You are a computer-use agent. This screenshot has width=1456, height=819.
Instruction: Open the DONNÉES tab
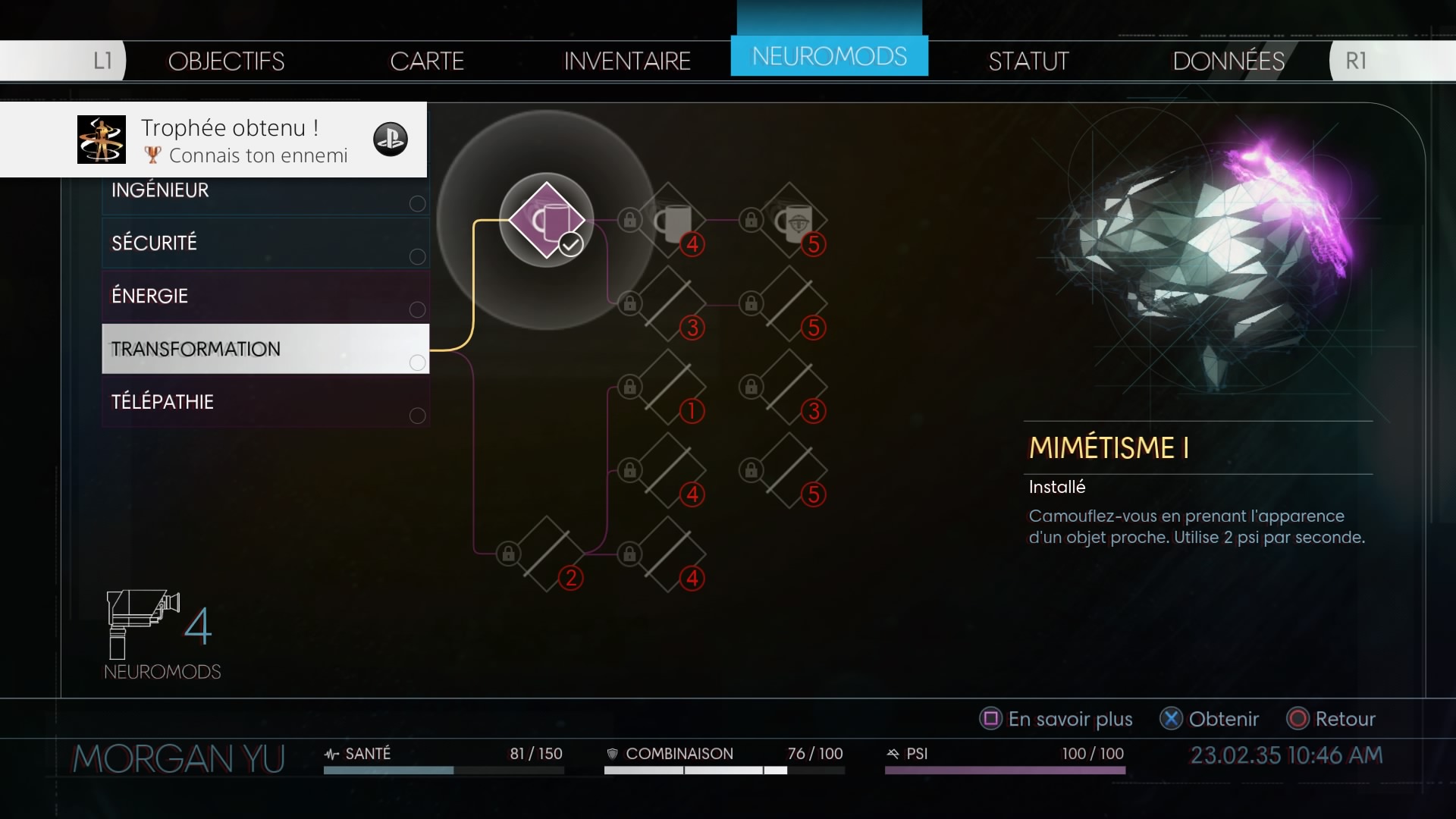[x=1228, y=61]
